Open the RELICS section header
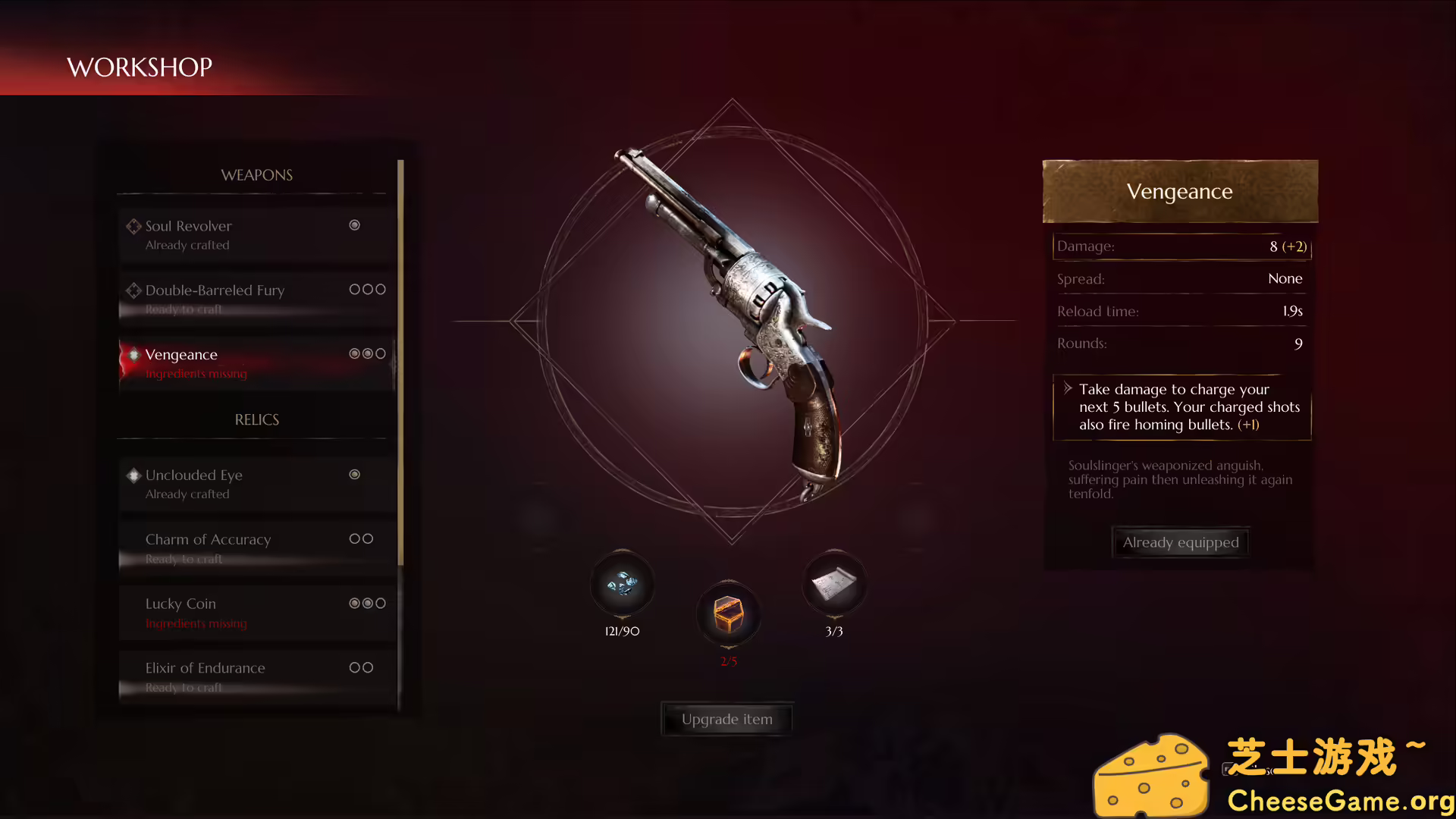The height and width of the screenshot is (819, 1456). 256,419
